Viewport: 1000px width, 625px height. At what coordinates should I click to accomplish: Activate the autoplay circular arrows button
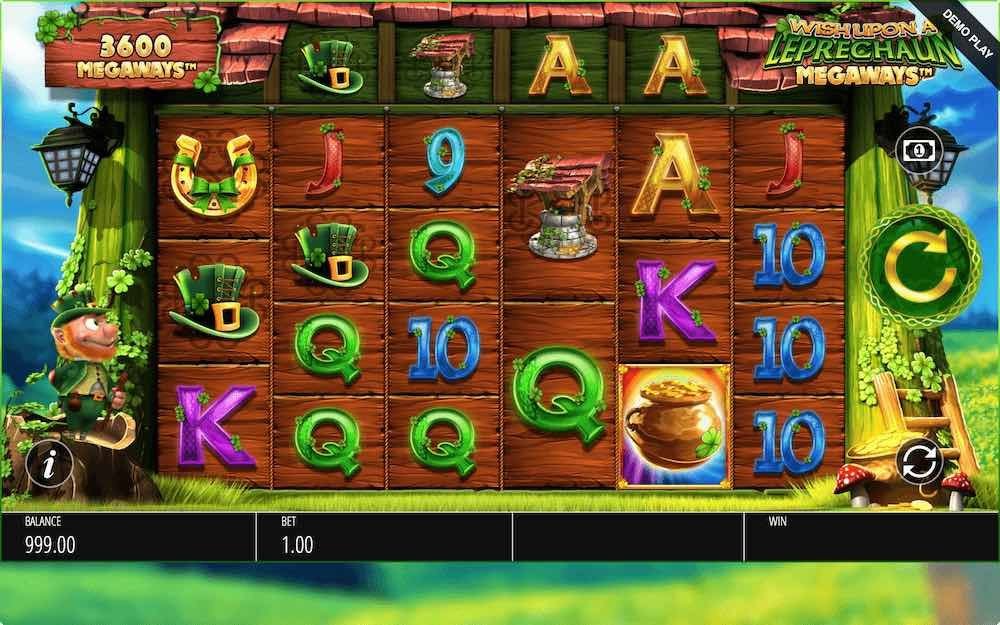click(919, 462)
